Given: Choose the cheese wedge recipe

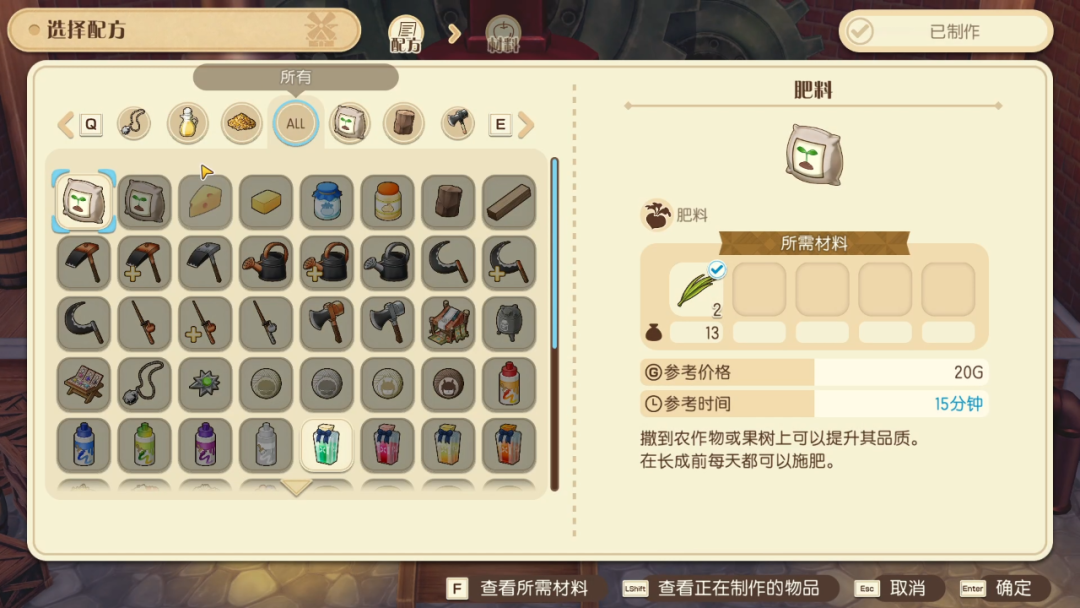Looking at the screenshot, I should click(x=205, y=201).
